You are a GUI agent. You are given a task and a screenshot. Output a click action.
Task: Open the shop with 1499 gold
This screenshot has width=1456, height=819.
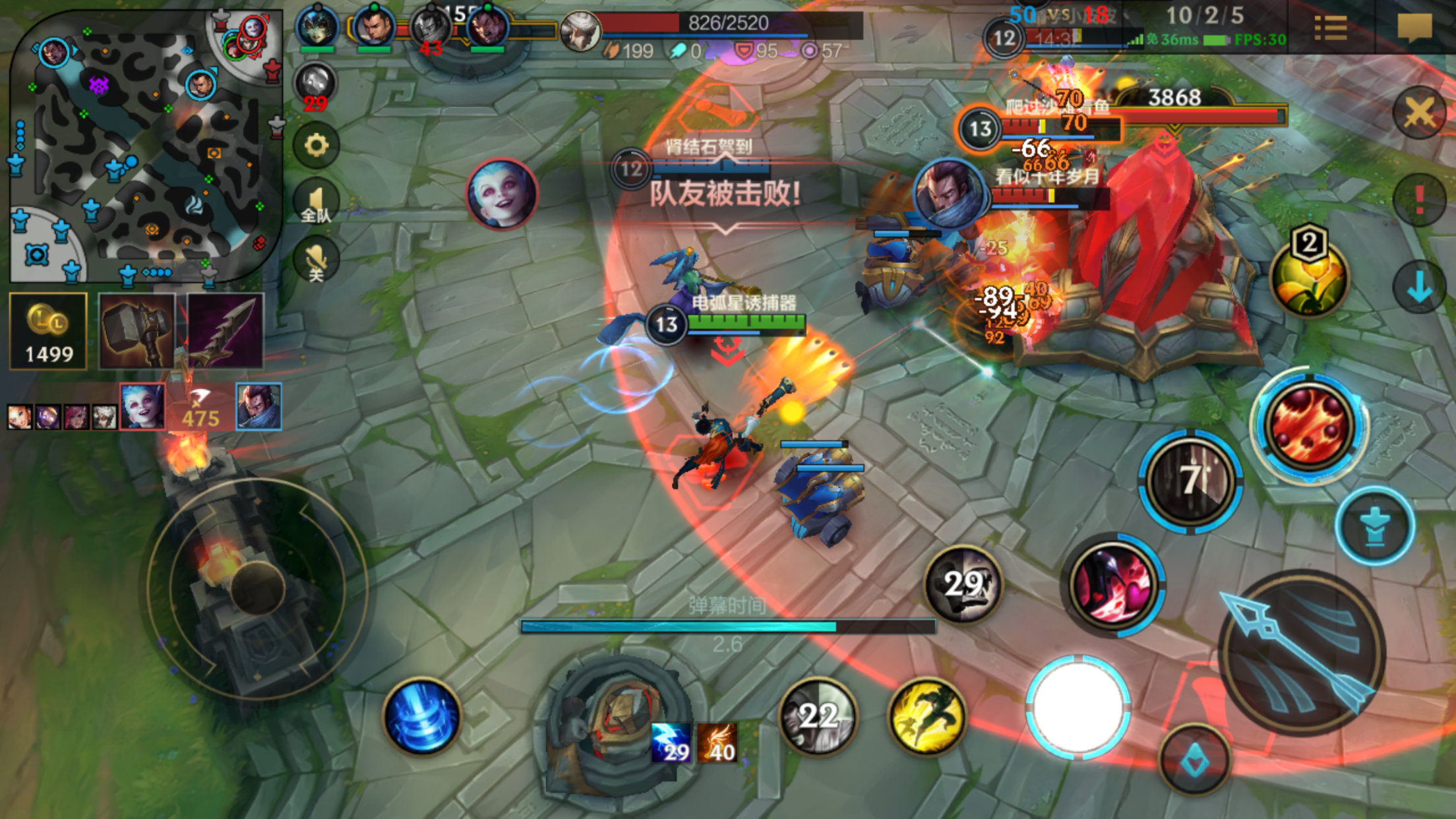[x=48, y=331]
